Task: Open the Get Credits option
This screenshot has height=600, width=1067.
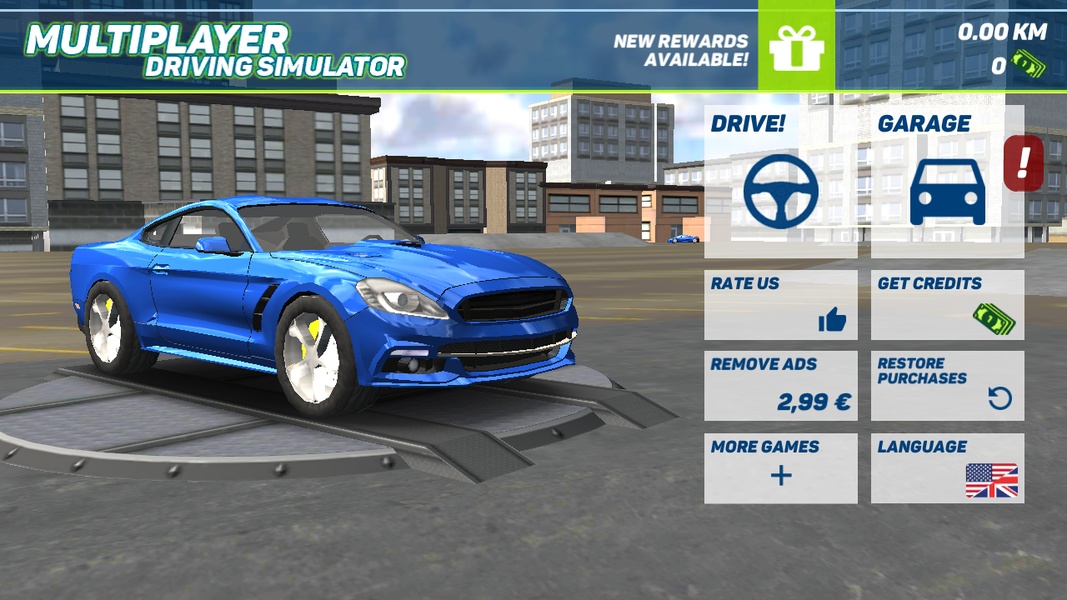Action: pos(947,305)
